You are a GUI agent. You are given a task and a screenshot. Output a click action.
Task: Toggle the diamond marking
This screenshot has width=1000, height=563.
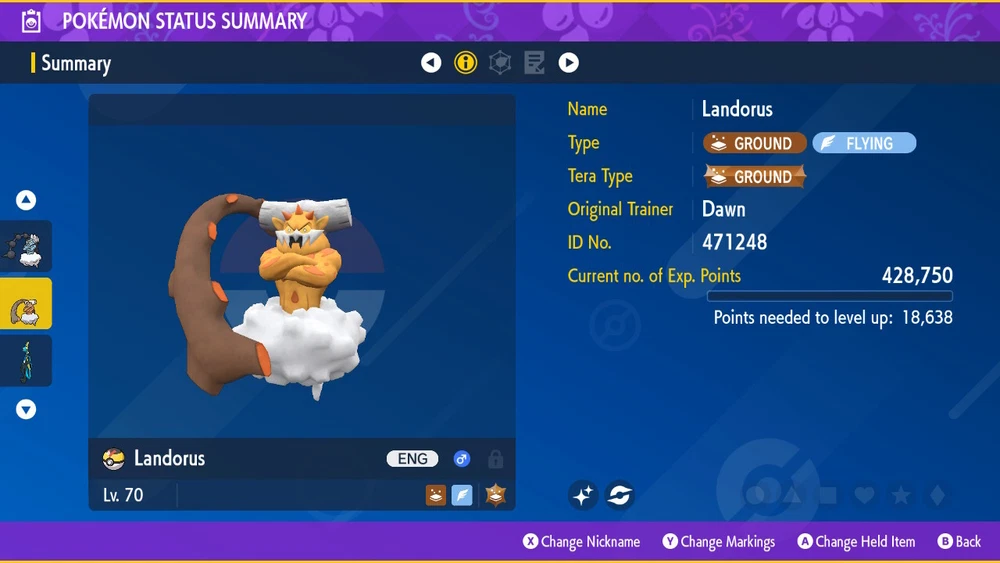935,495
